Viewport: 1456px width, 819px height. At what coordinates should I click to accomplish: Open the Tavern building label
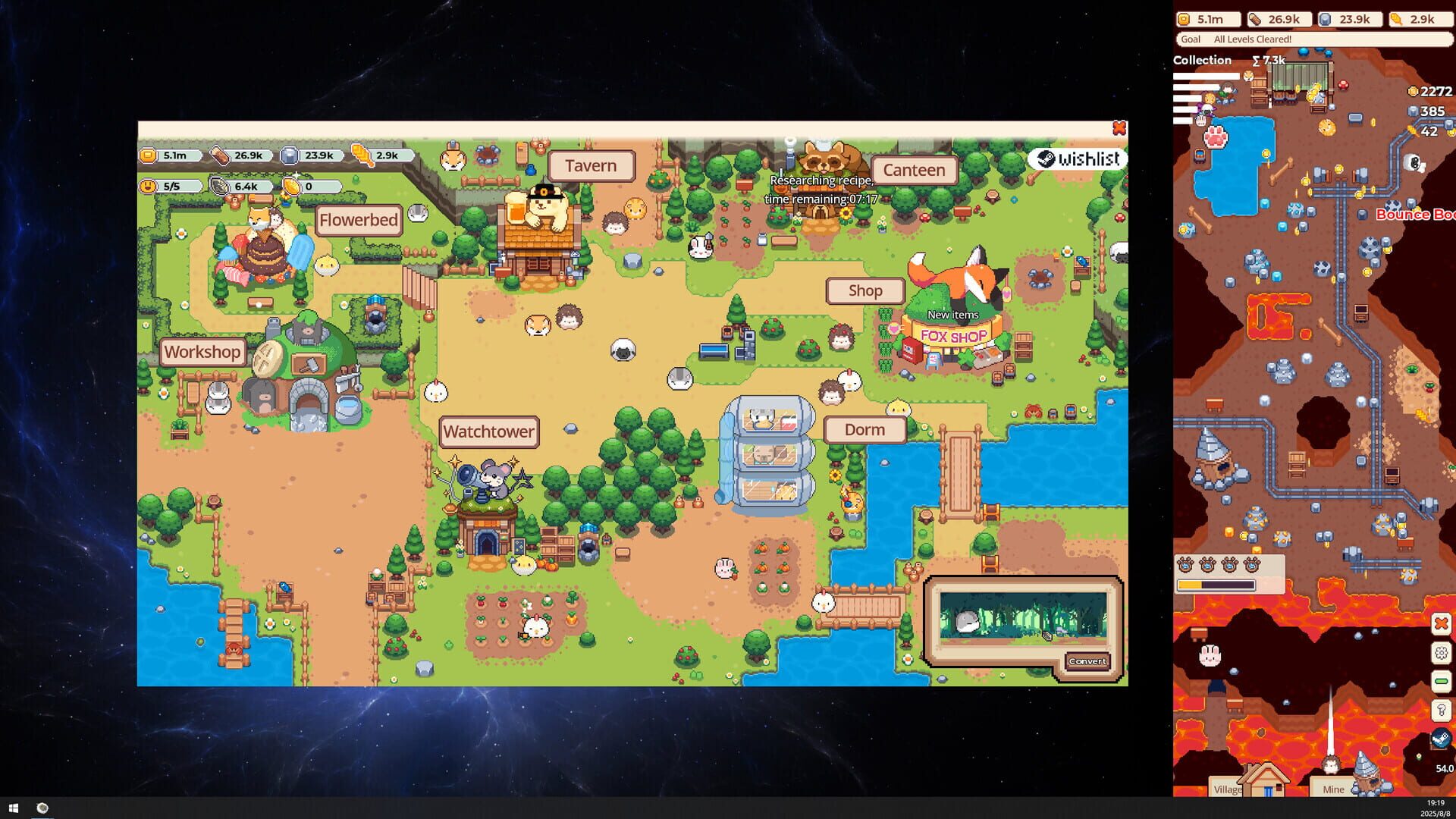click(591, 165)
